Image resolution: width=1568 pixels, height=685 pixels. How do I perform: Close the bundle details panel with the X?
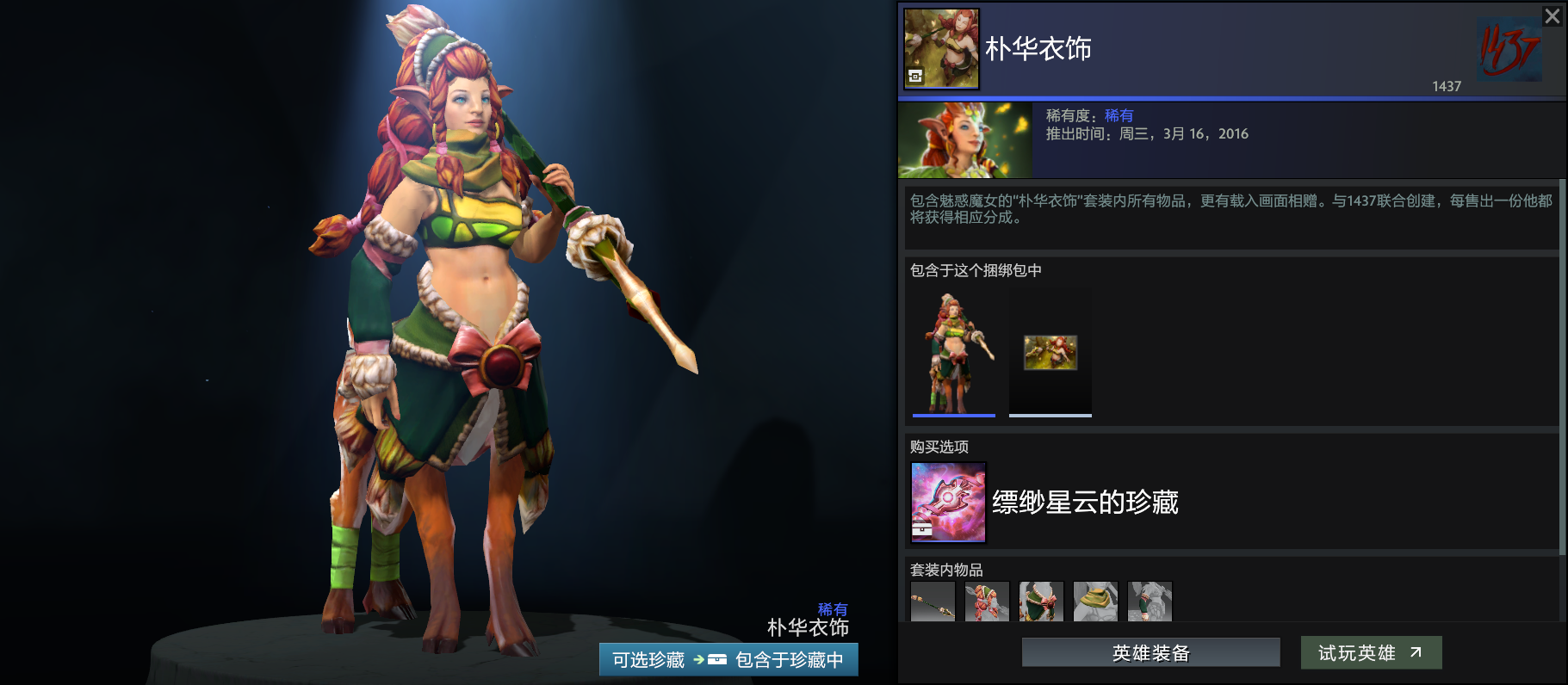(x=1552, y=15)
